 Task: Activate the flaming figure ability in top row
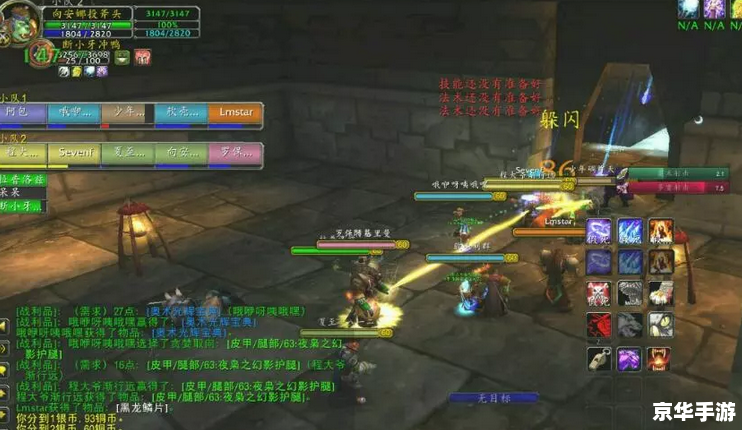(x=661, y=231)
